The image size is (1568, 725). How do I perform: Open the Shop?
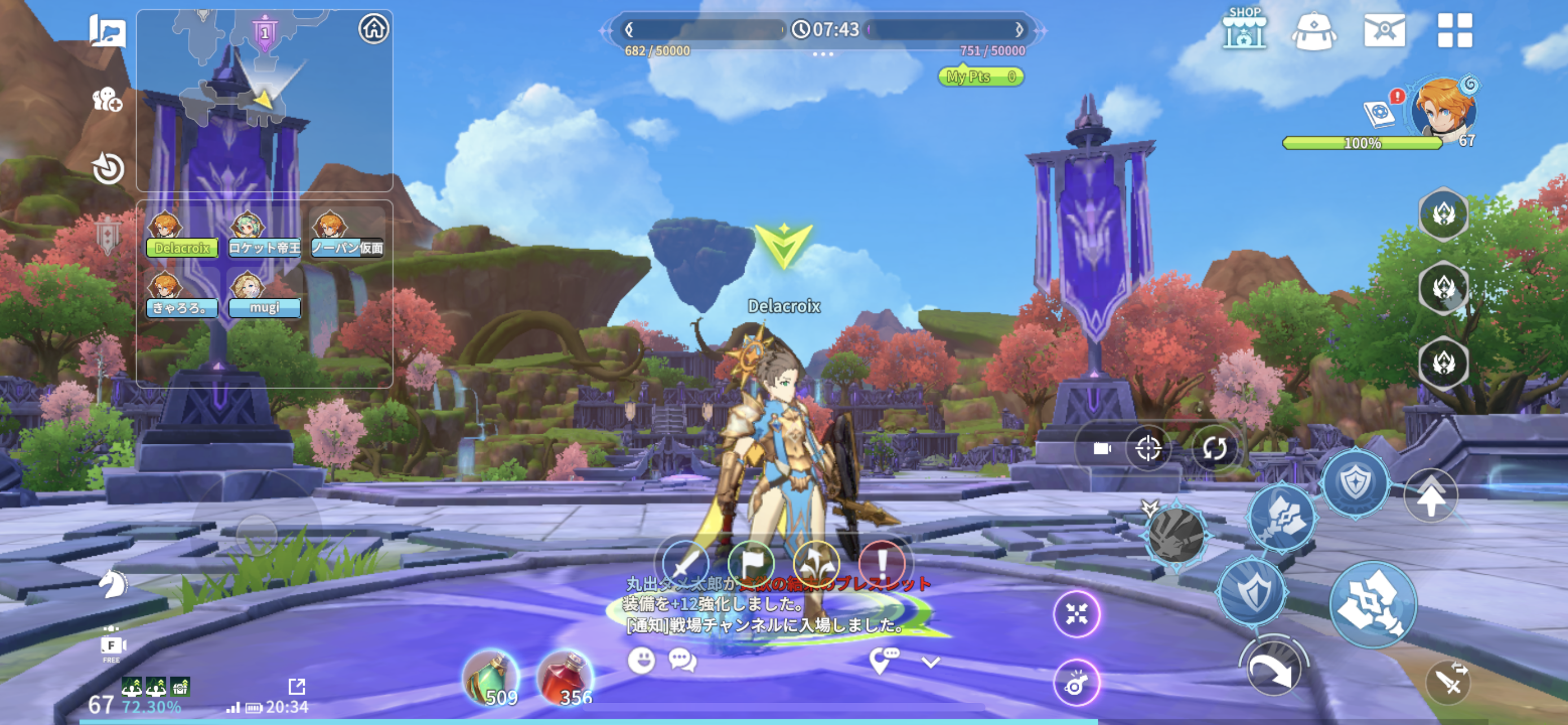[1244, 29]
